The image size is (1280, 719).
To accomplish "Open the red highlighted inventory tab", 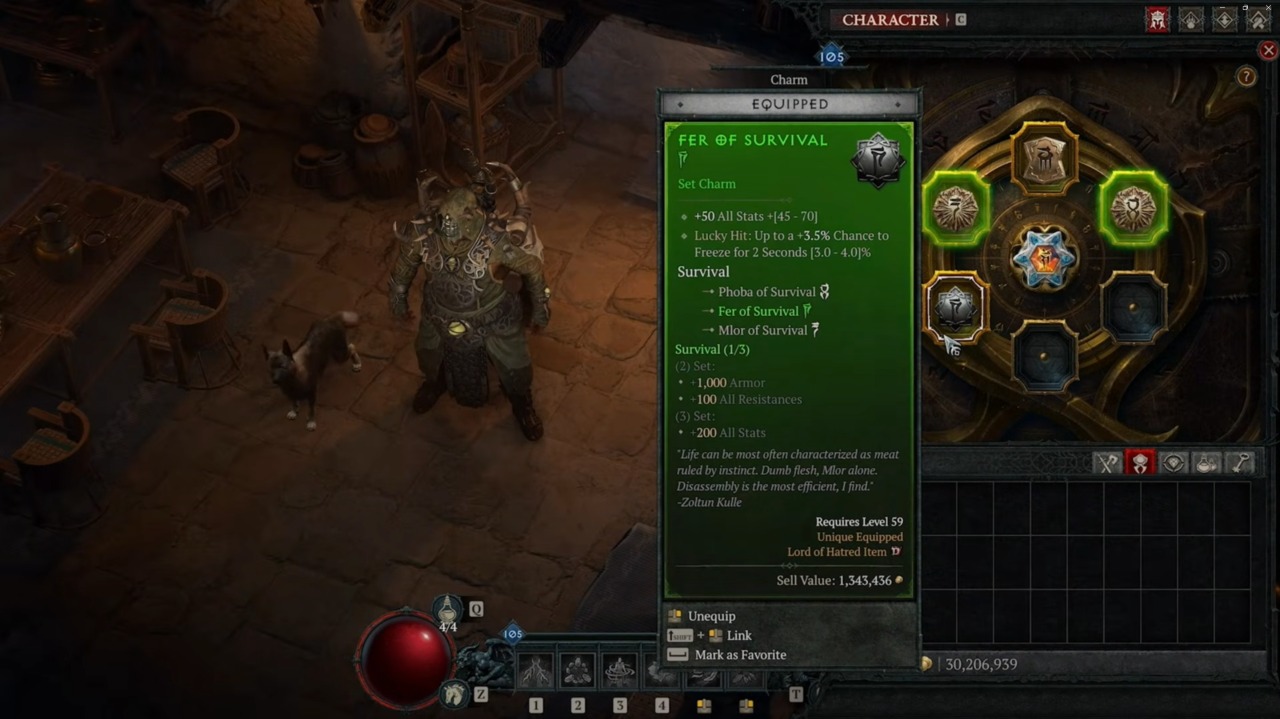I will (1140, 463).
